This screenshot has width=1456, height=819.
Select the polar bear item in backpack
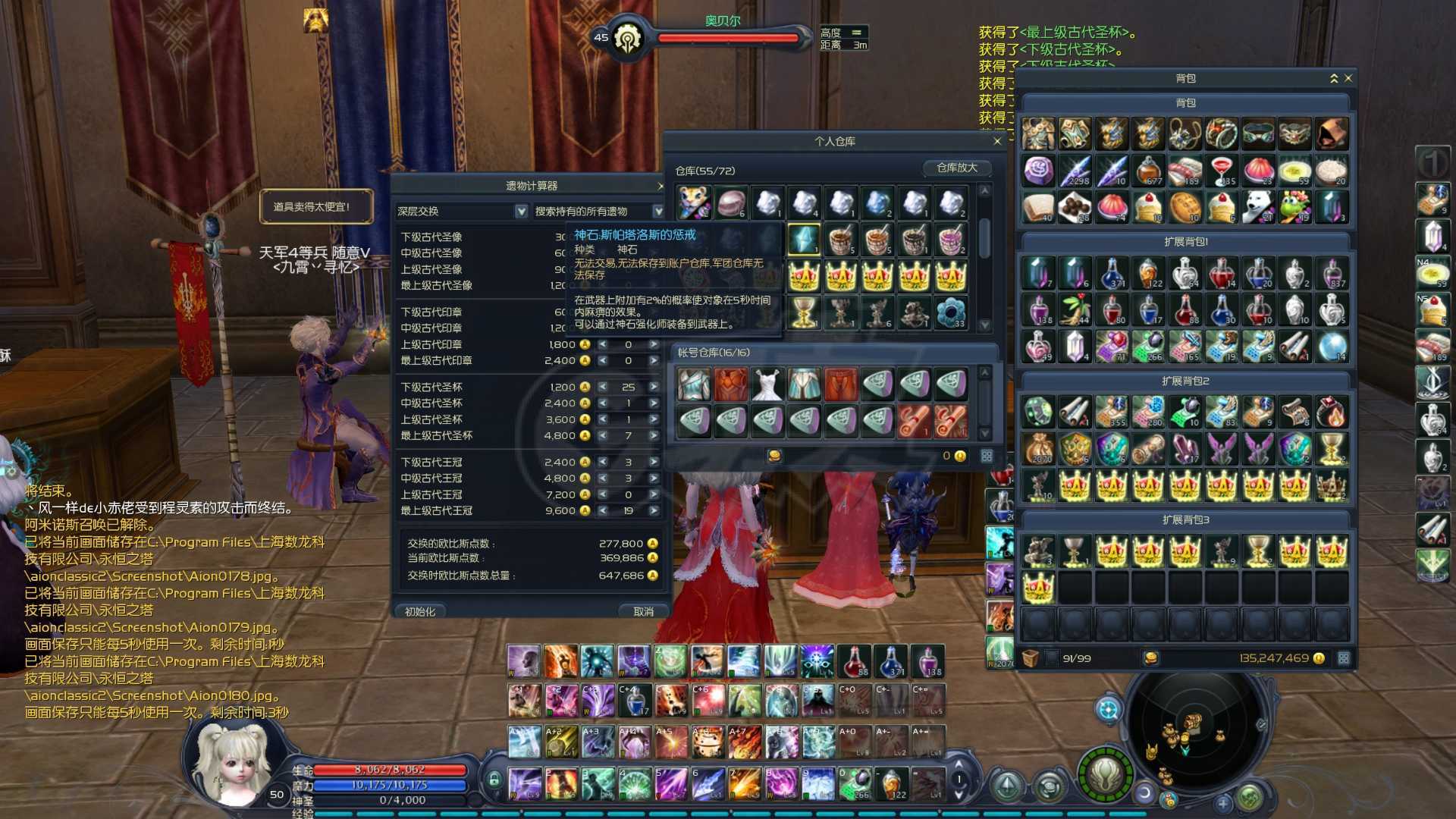tap(1258, 208)
